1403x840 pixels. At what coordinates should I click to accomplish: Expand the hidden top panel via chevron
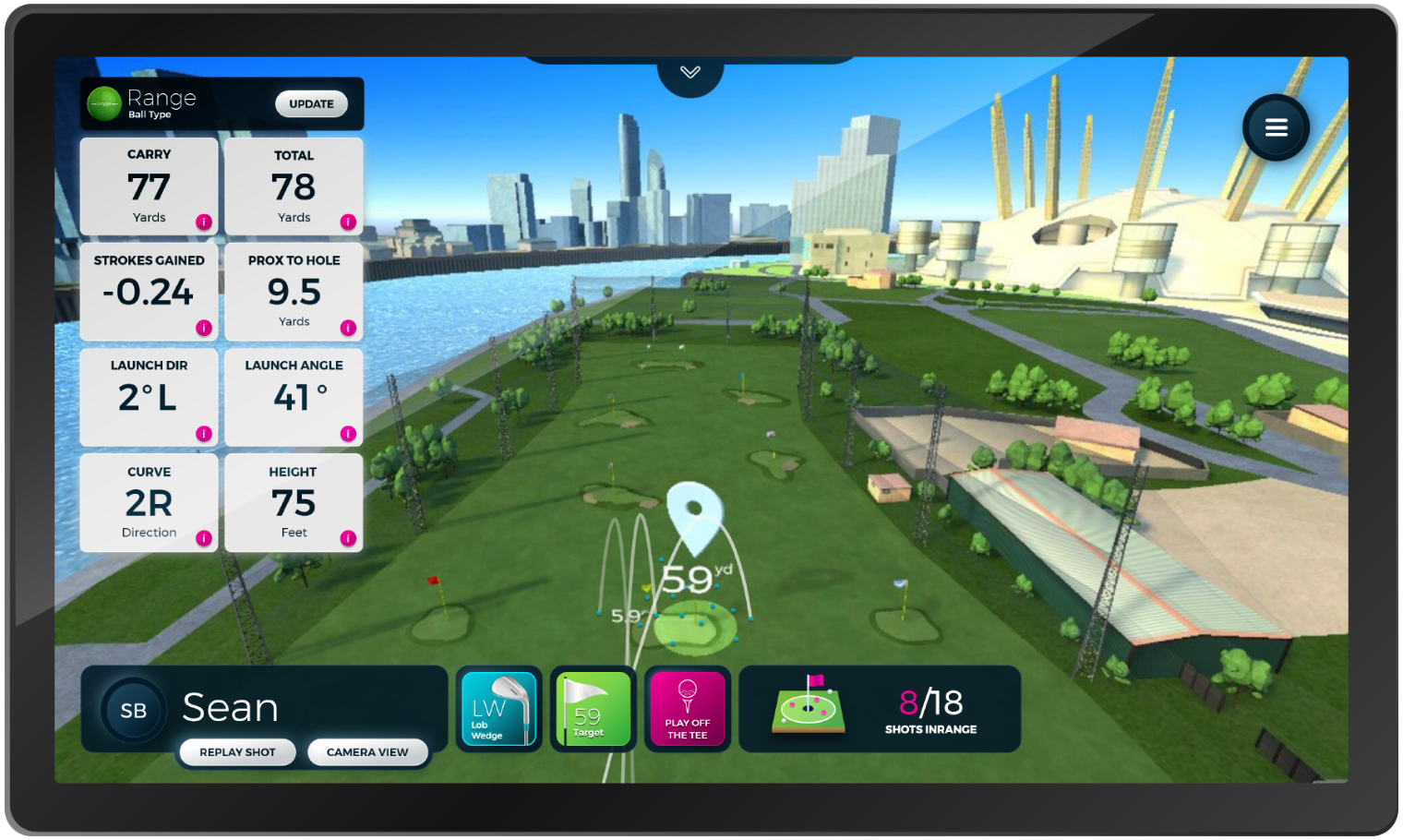[x=690, y=72]
